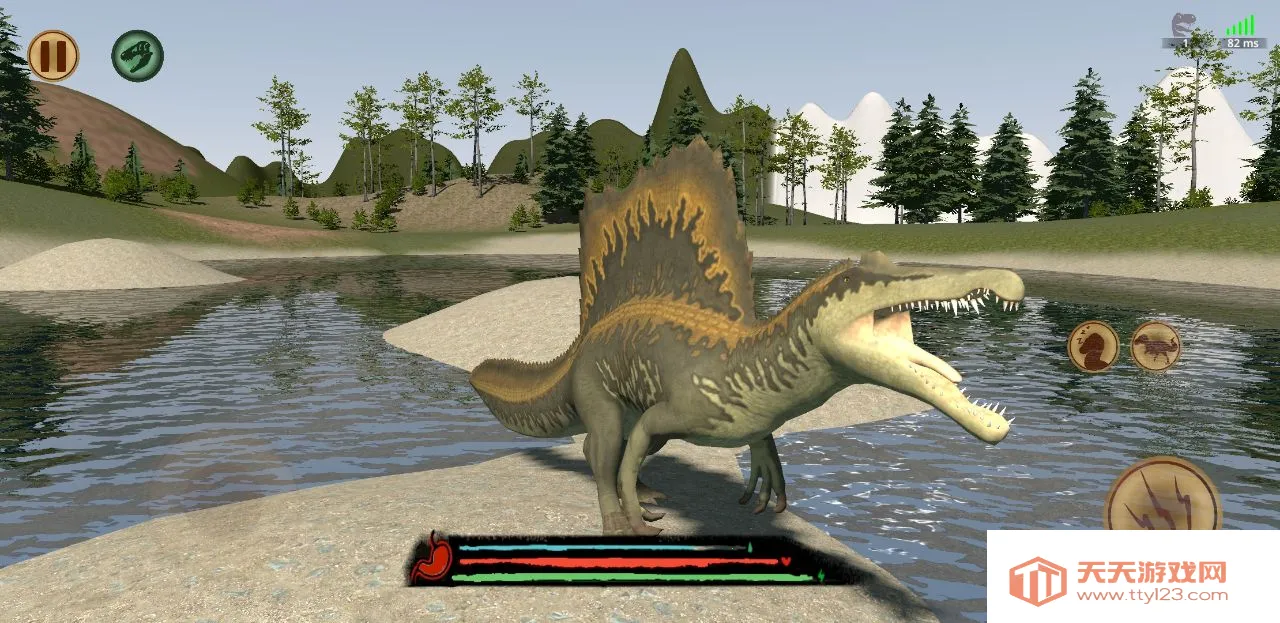The image size is (1280, 623).
Task: Make the dinosaur sleep using the Zzz icon
Action: coord(1092,347)
